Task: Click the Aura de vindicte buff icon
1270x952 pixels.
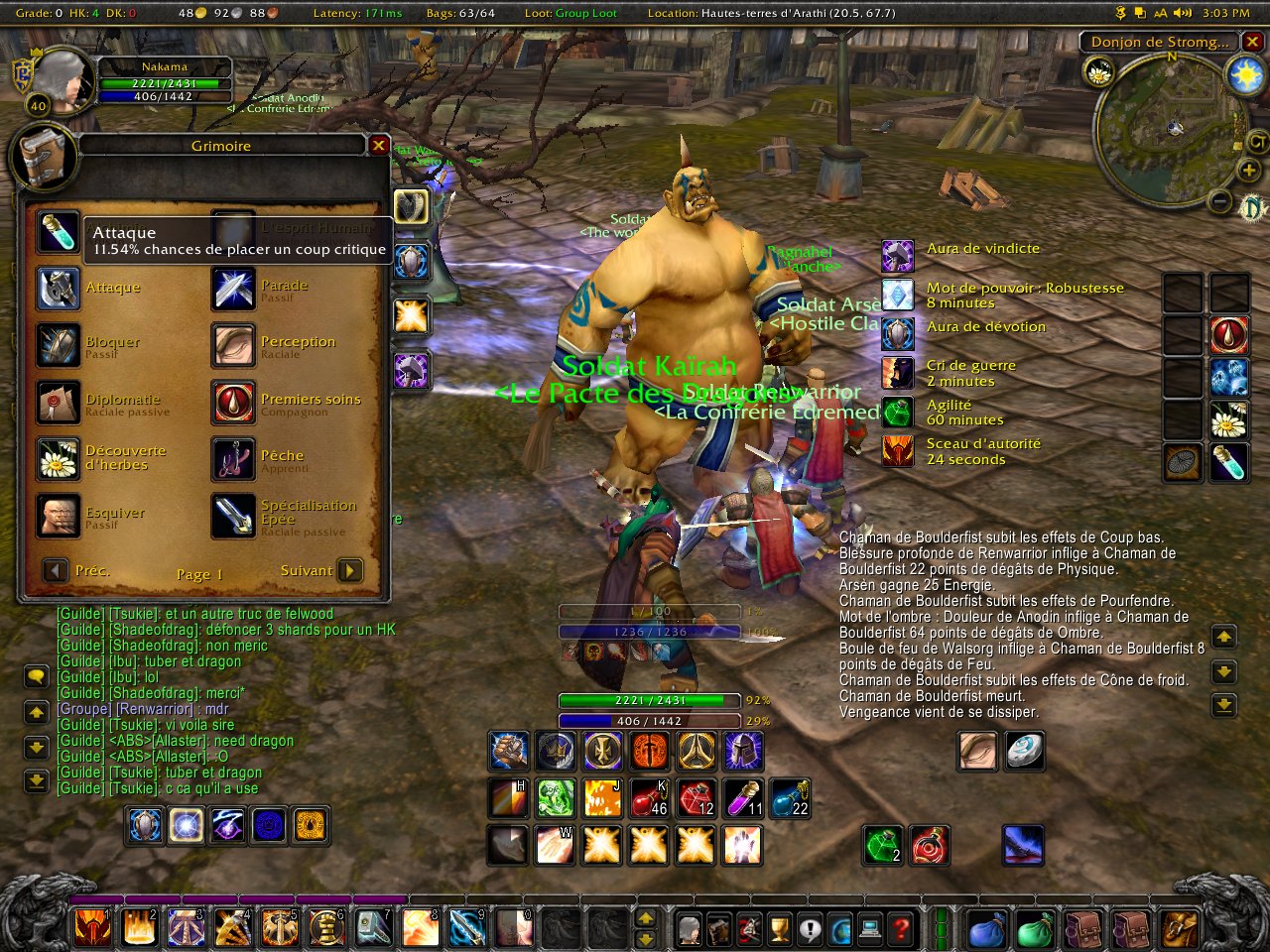Action: (x=898, y=256)
